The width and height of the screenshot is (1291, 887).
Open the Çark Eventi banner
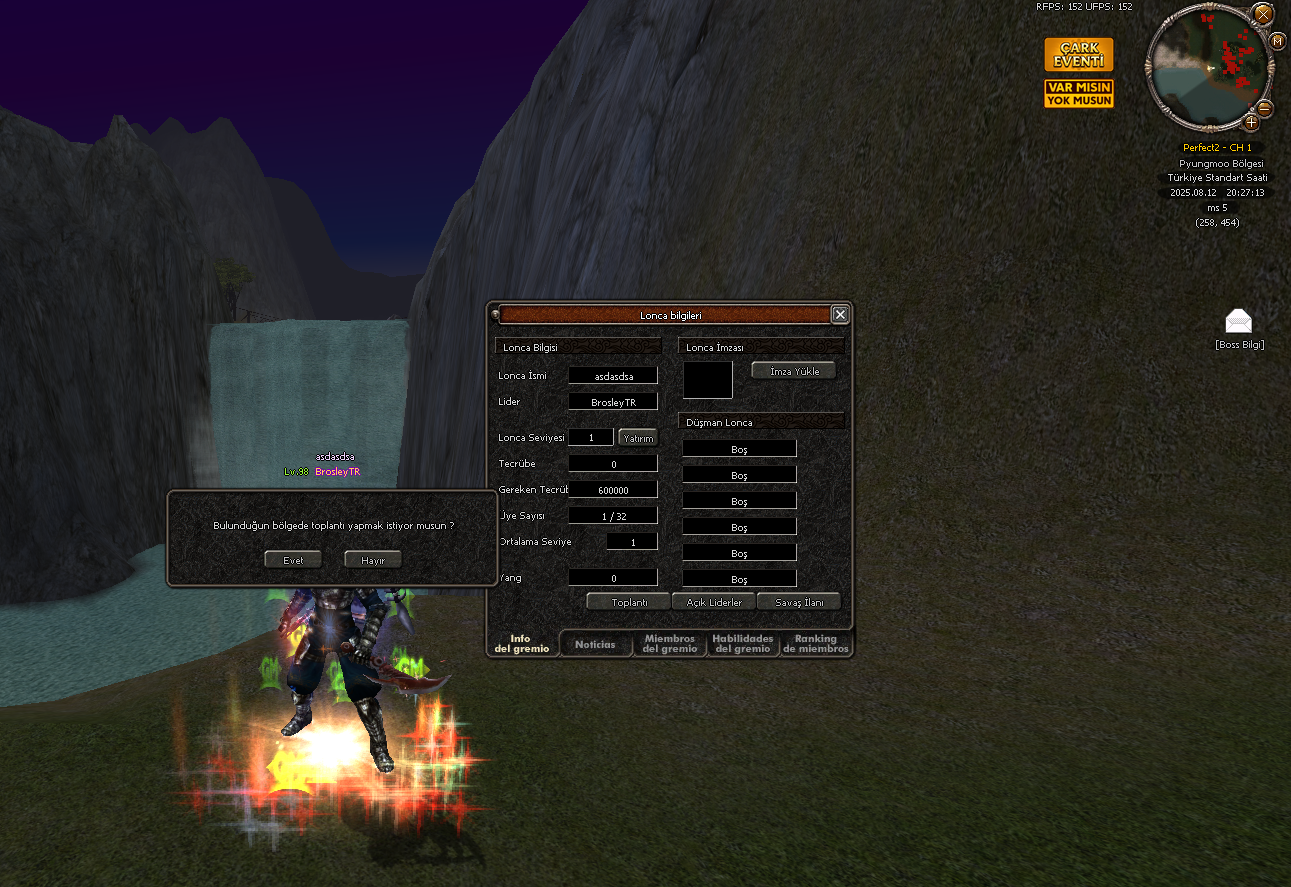[1078, 55]
